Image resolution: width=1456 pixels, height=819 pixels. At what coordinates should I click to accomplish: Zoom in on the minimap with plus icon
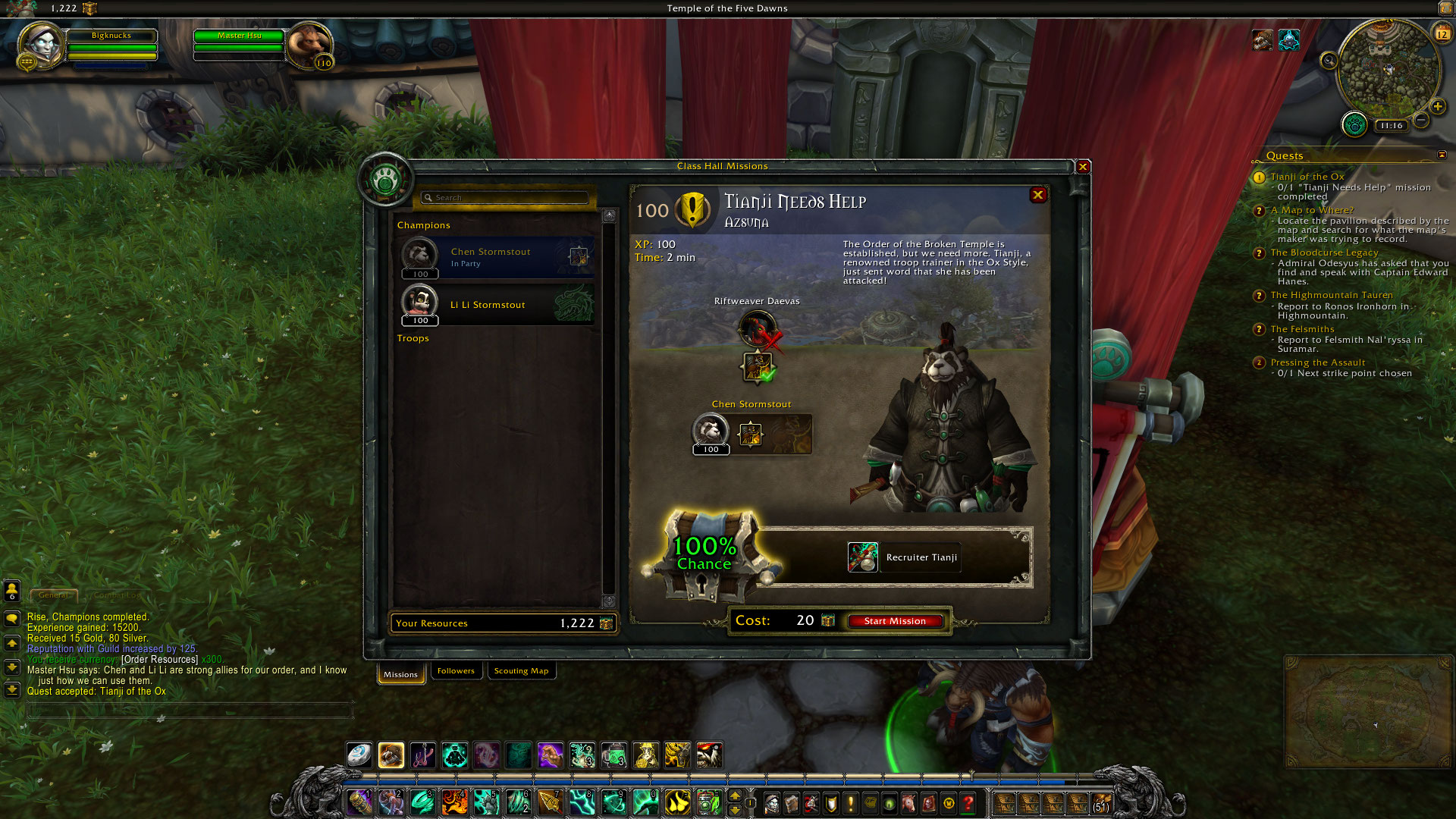click(1438, 106)
